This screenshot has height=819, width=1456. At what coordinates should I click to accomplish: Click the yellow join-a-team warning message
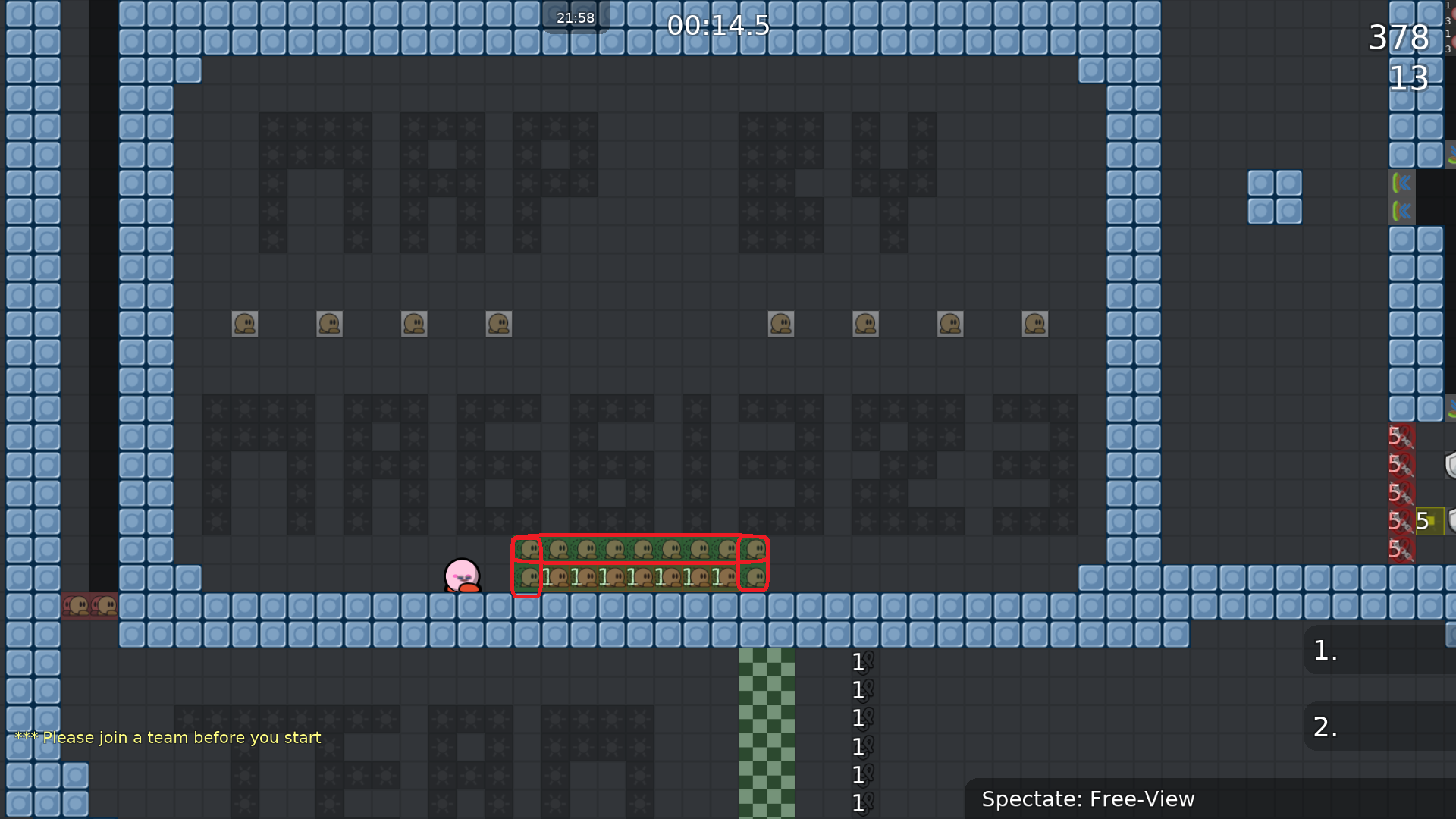(168, 736)
